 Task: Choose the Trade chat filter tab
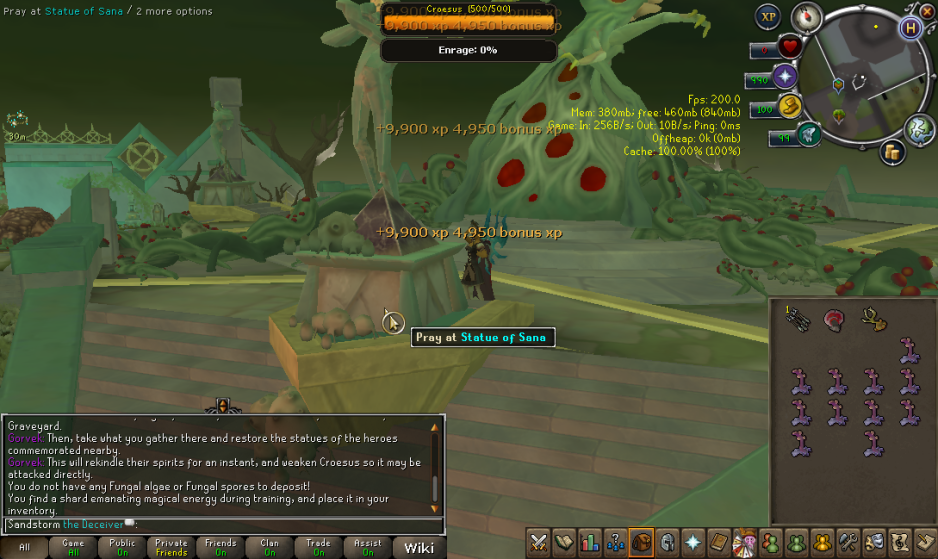coord(318,547)
